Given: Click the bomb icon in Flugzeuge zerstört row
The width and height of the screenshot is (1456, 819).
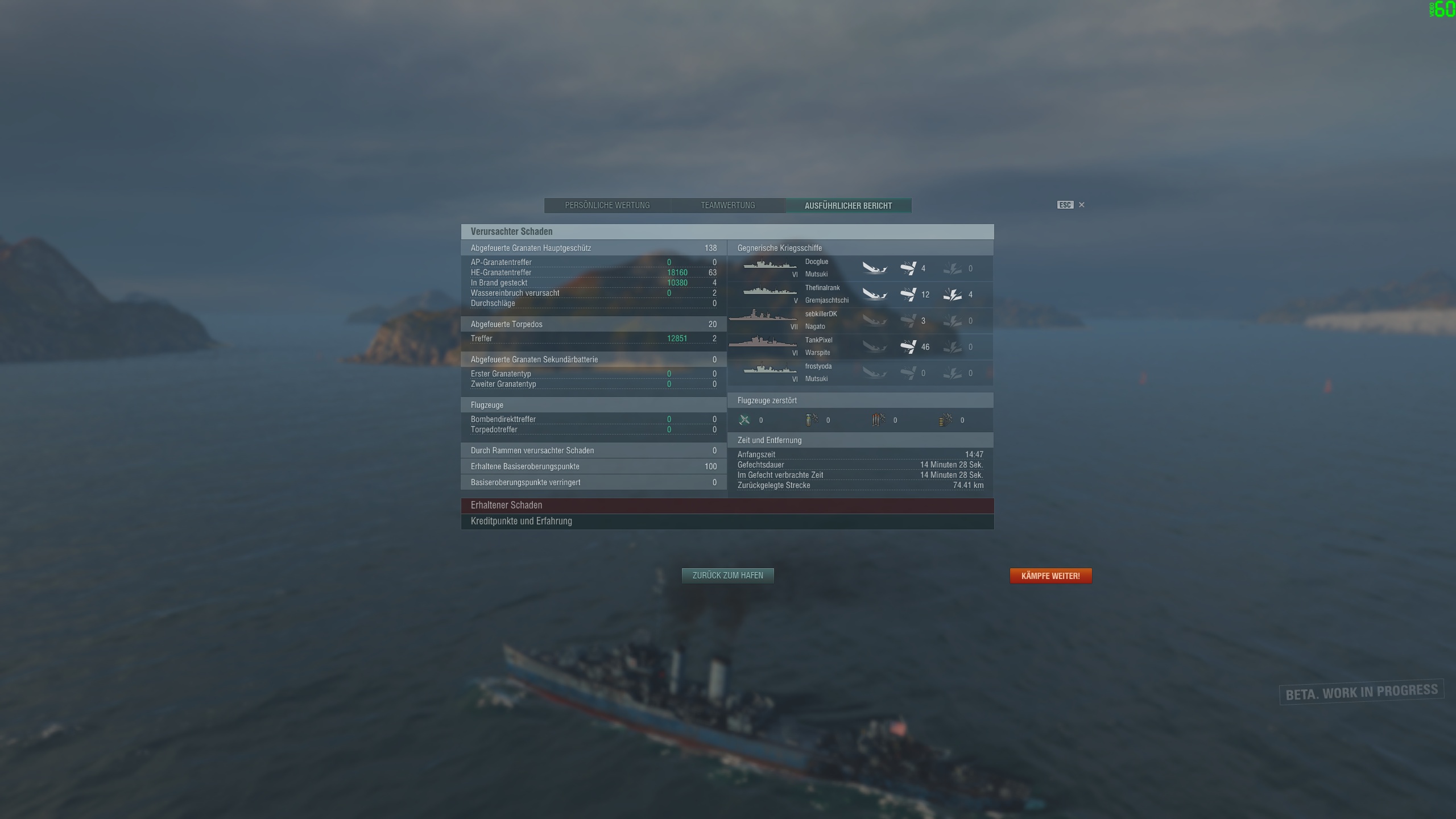Looking at the screenshot, I should [x=812, y=420].
